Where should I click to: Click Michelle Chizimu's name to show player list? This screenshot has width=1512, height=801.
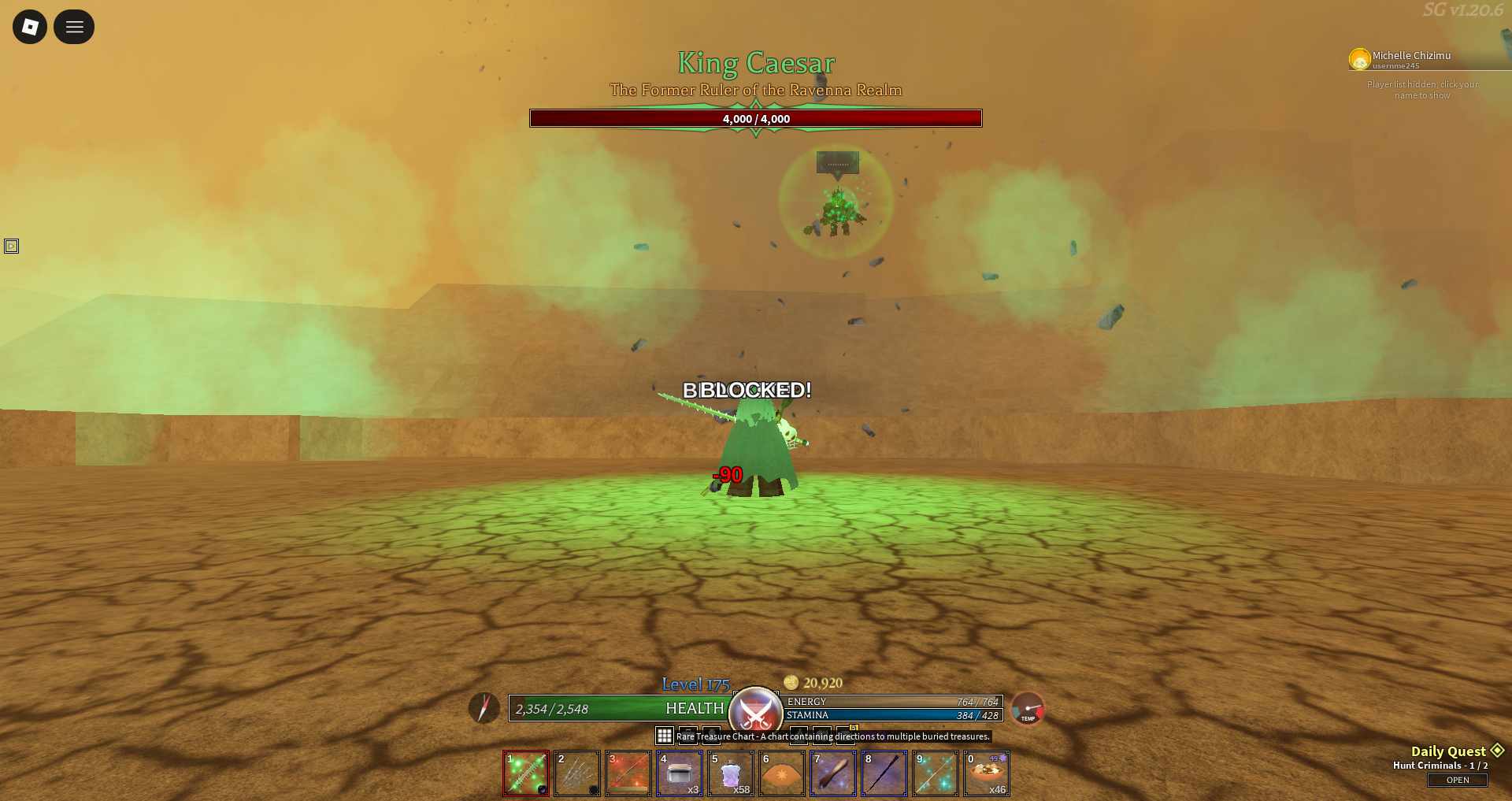tap(1410, 56)
